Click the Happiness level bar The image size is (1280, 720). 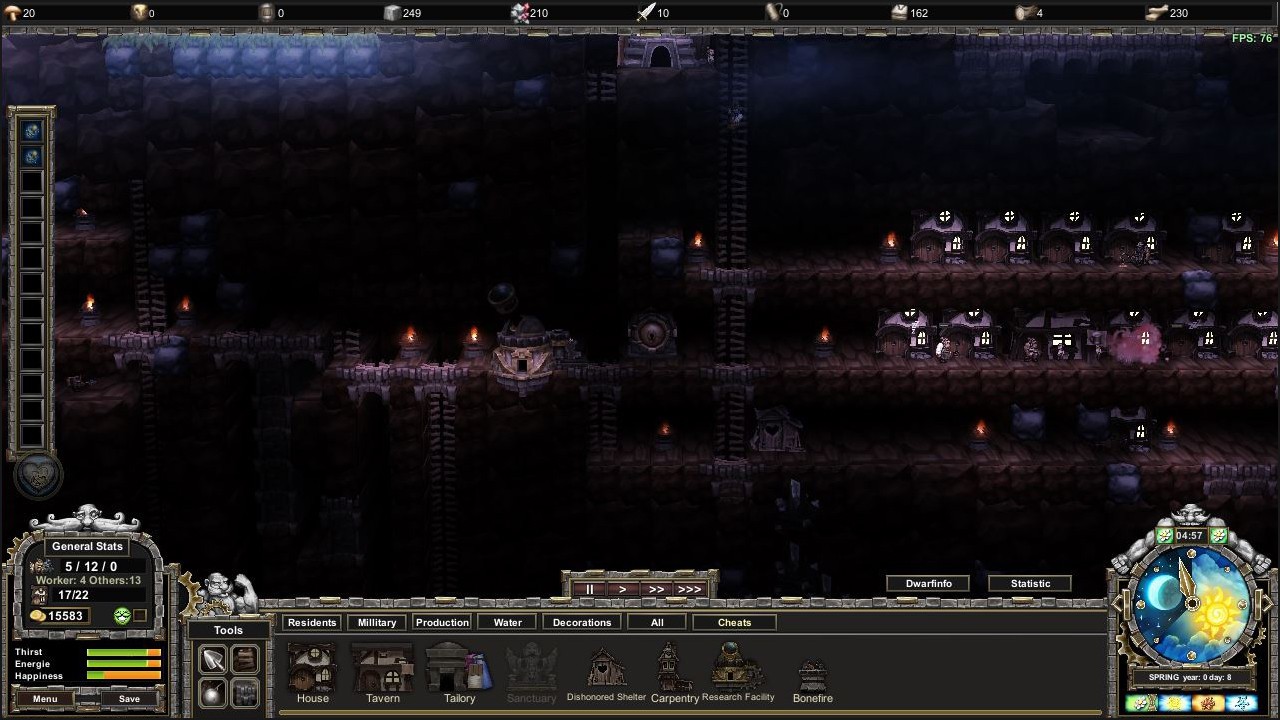pyautogui.click(x=124, y=676)
